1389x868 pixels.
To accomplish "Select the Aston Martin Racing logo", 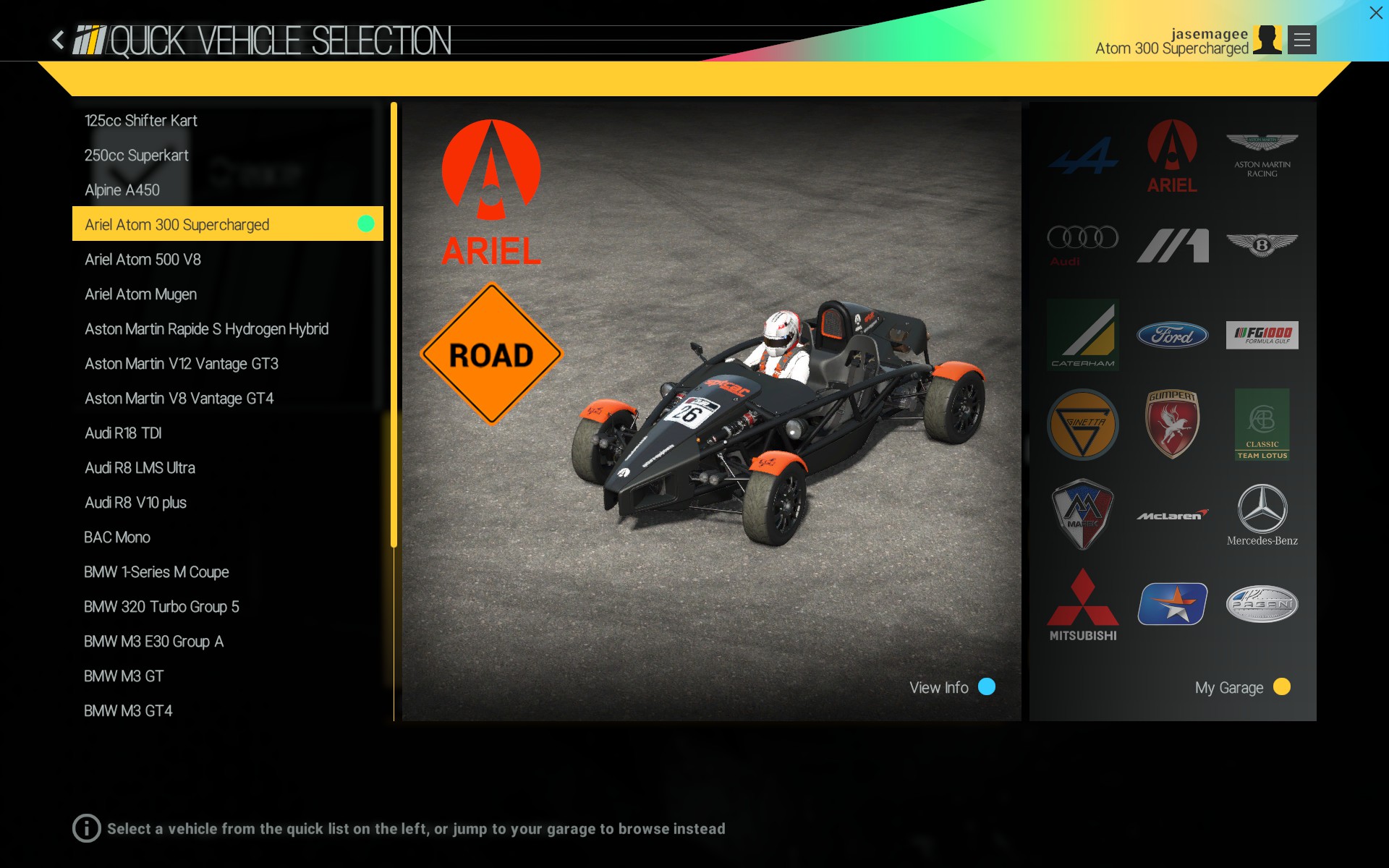I will coord(1262,155).
